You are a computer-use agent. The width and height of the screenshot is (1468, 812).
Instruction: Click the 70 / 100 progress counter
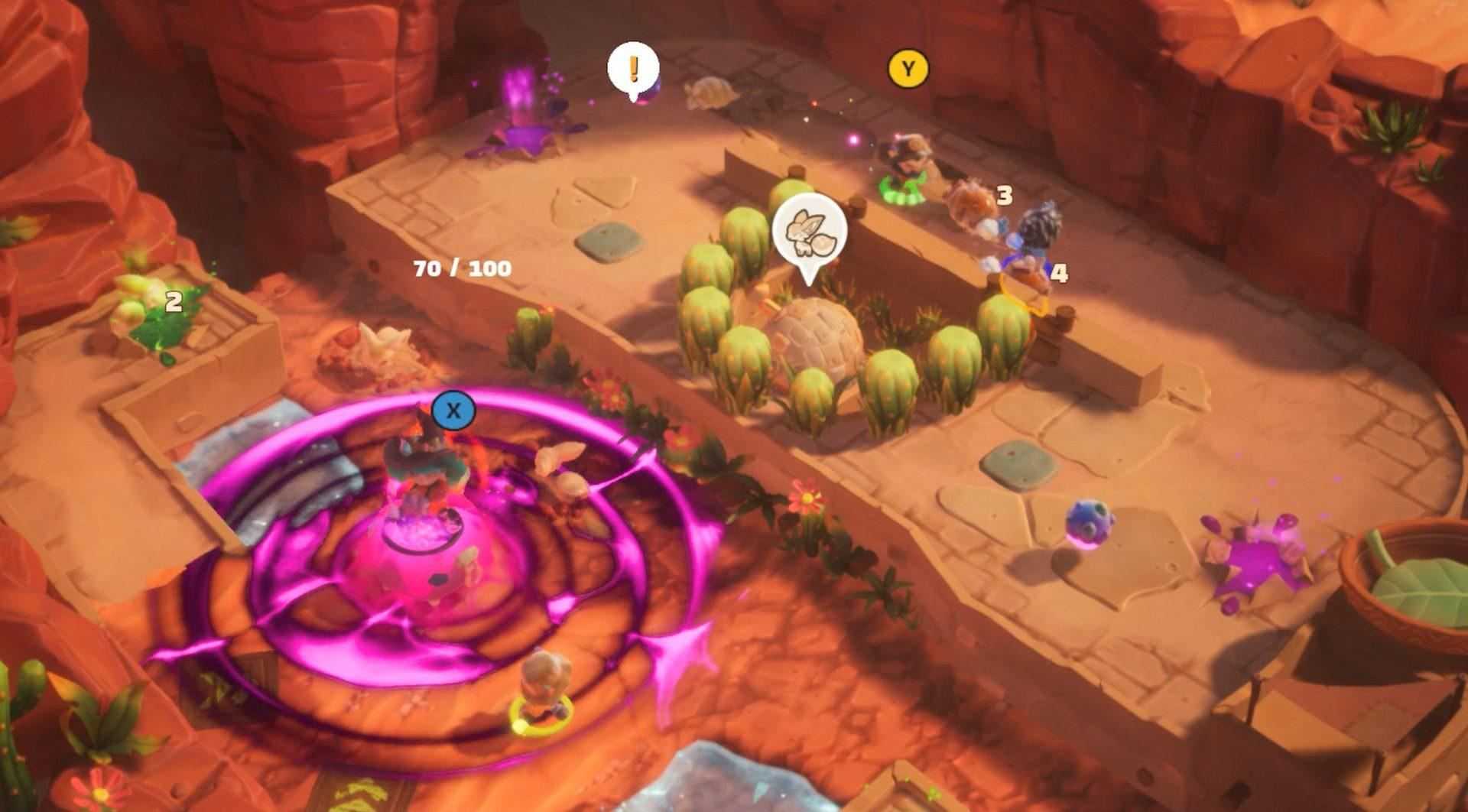(460, 269)
